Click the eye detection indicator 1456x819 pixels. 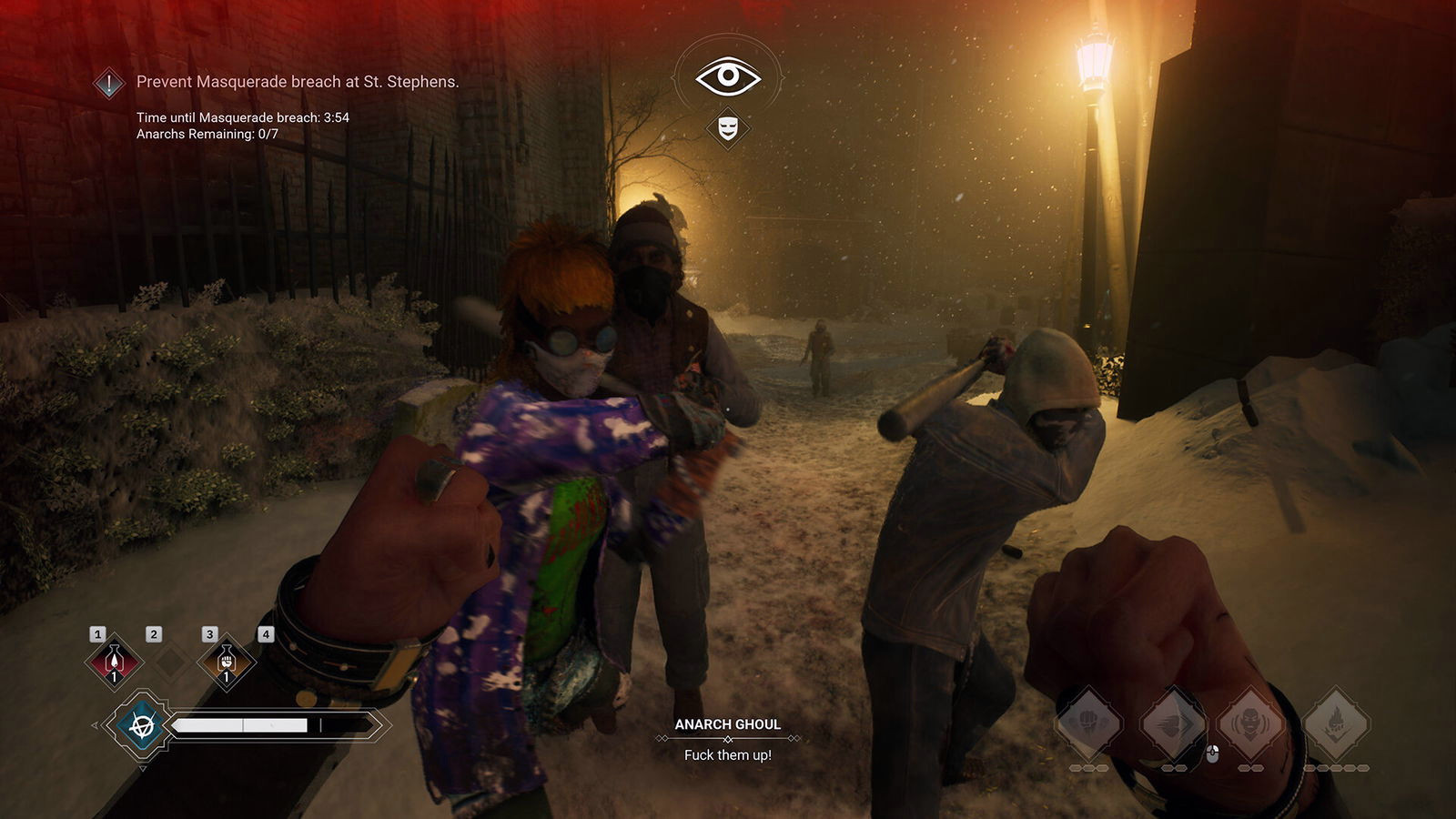[728, 76]
